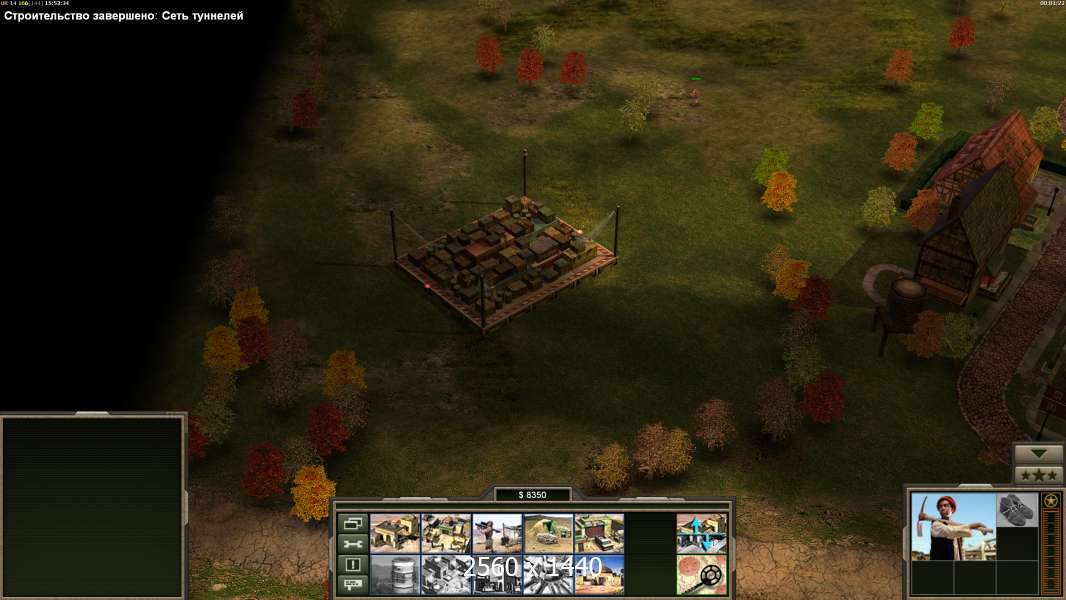
Task: Collapse the panel with the down arrow
Action: (x=1038, y=453)
